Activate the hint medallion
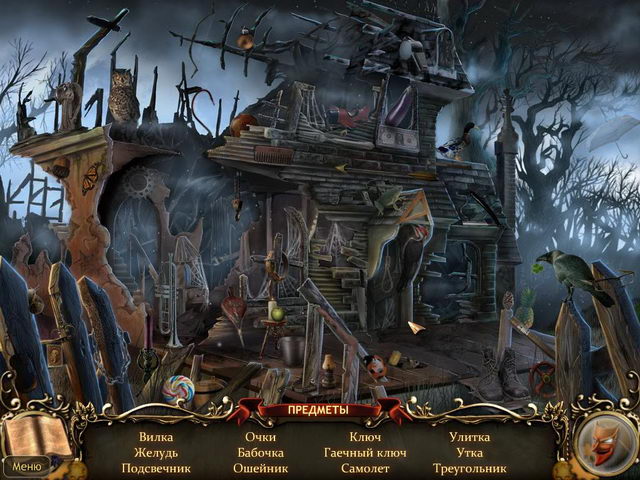 [604, 440]
